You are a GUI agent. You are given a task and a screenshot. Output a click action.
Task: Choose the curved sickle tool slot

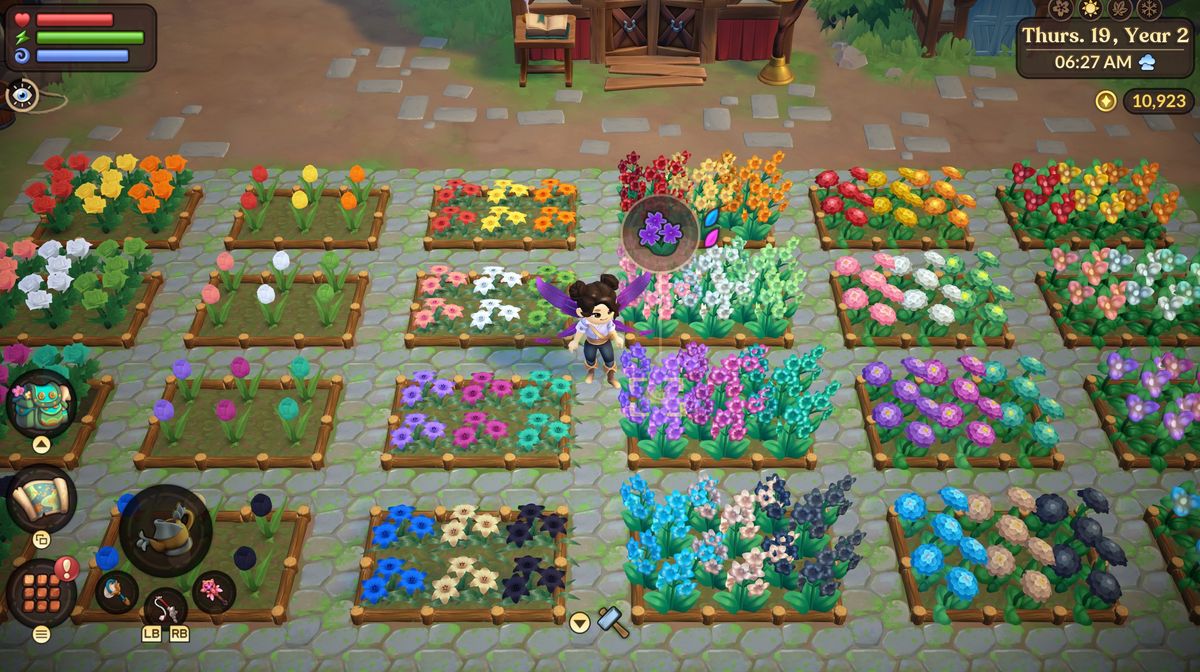165,608
